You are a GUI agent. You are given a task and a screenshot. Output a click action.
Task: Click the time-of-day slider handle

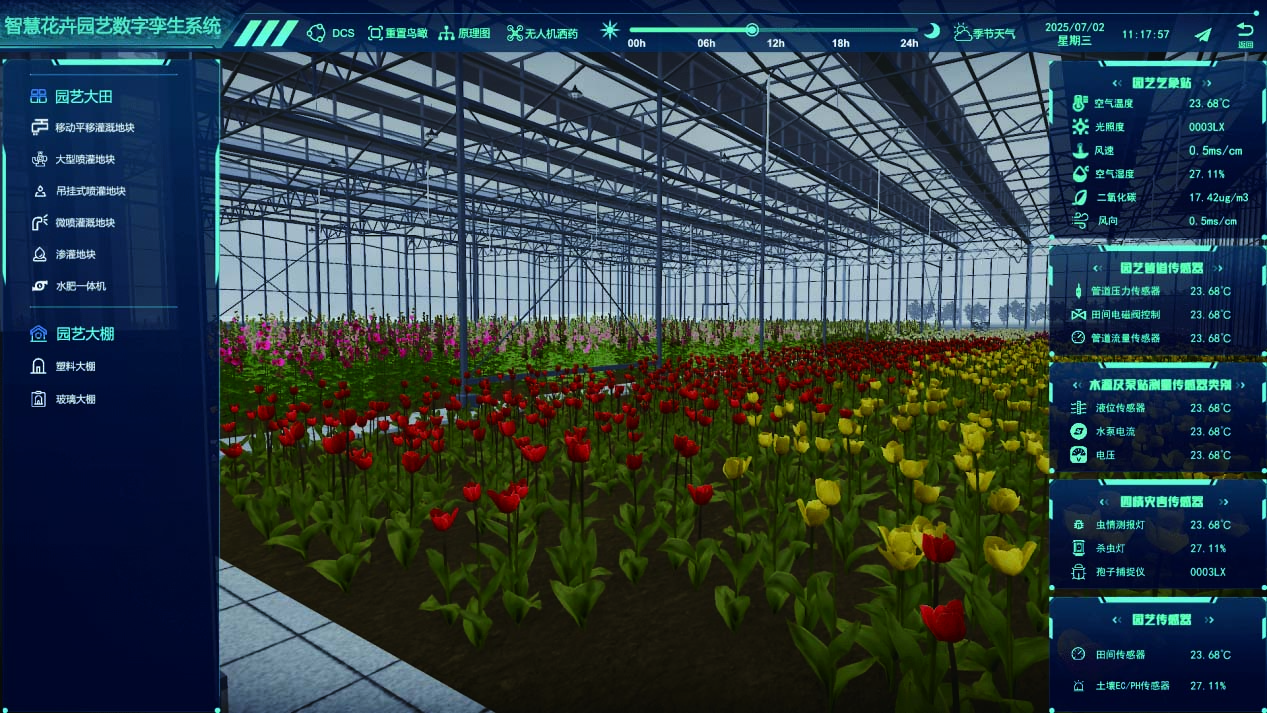(x=752, y=30)
